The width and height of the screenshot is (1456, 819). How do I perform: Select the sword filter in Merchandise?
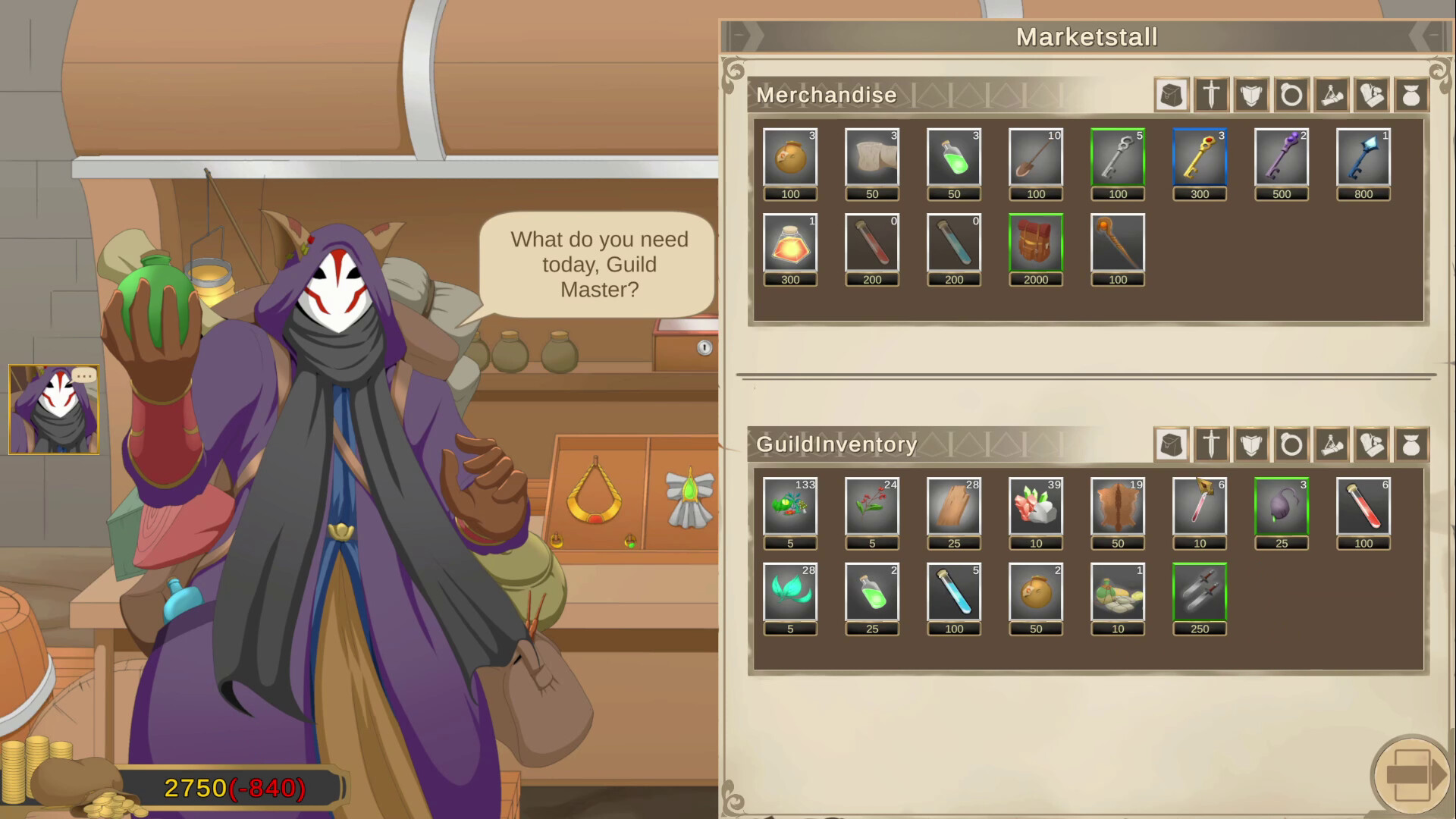(x=1211, y=95)
